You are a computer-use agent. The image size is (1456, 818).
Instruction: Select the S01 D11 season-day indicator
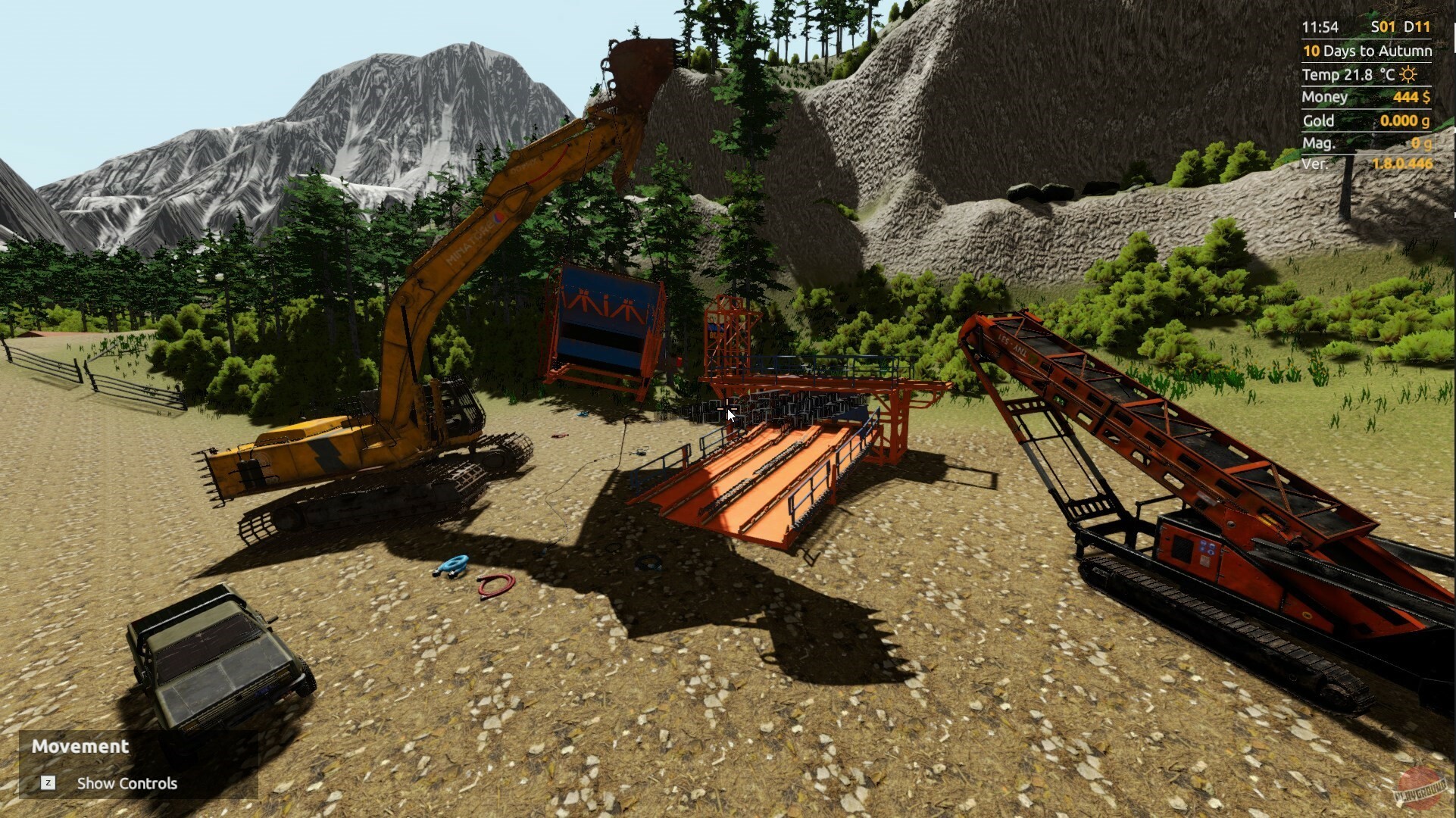tap(1400, 27)
